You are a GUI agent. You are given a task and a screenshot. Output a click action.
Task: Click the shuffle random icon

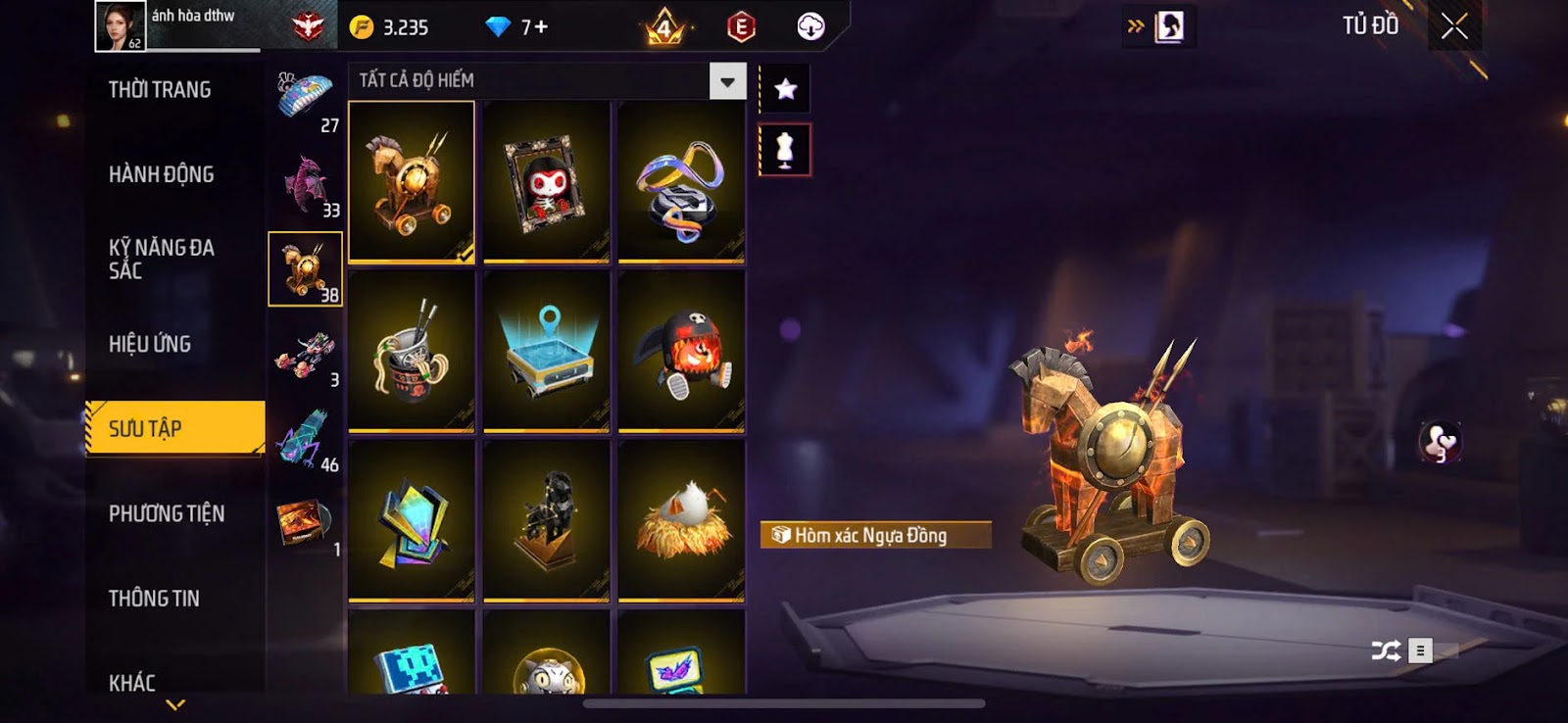[x=1385, y=651]
